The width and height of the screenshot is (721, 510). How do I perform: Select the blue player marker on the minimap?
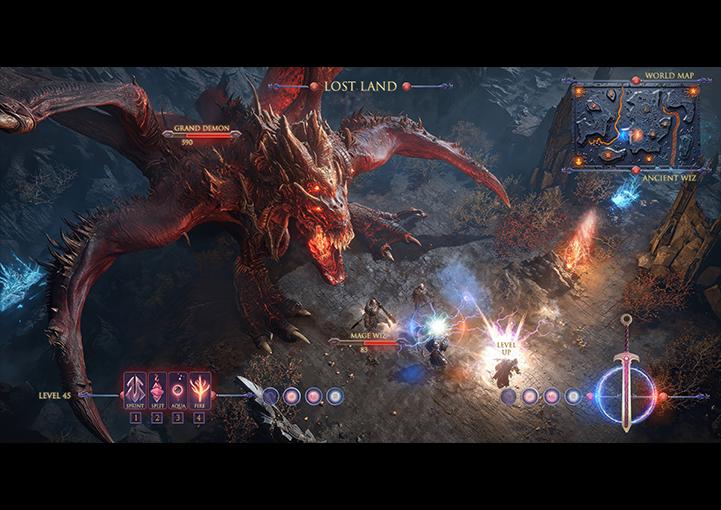[622, 133]
